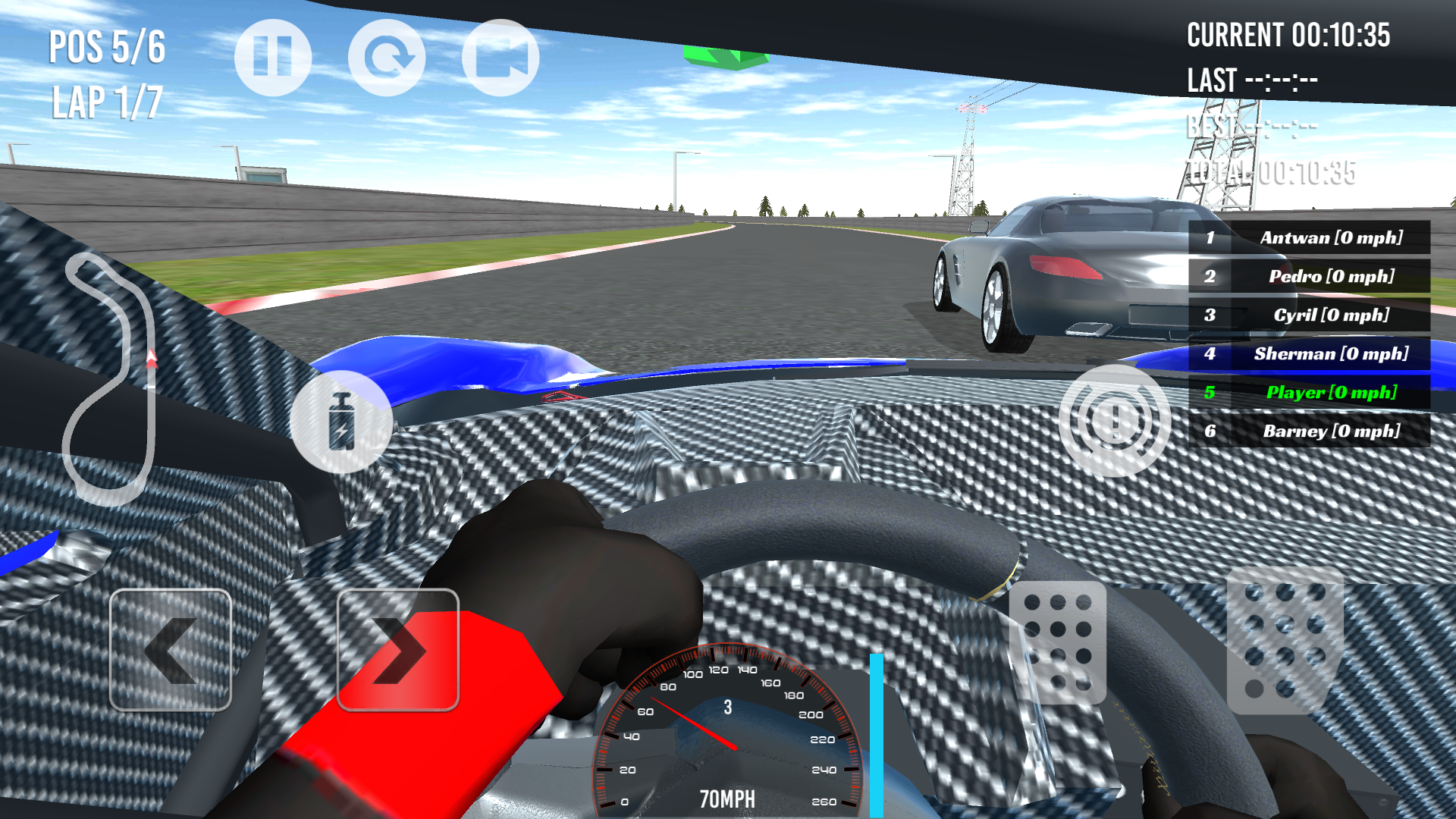1456x819 pixels.
Task: Restart the current race
Action: [387, 56]
